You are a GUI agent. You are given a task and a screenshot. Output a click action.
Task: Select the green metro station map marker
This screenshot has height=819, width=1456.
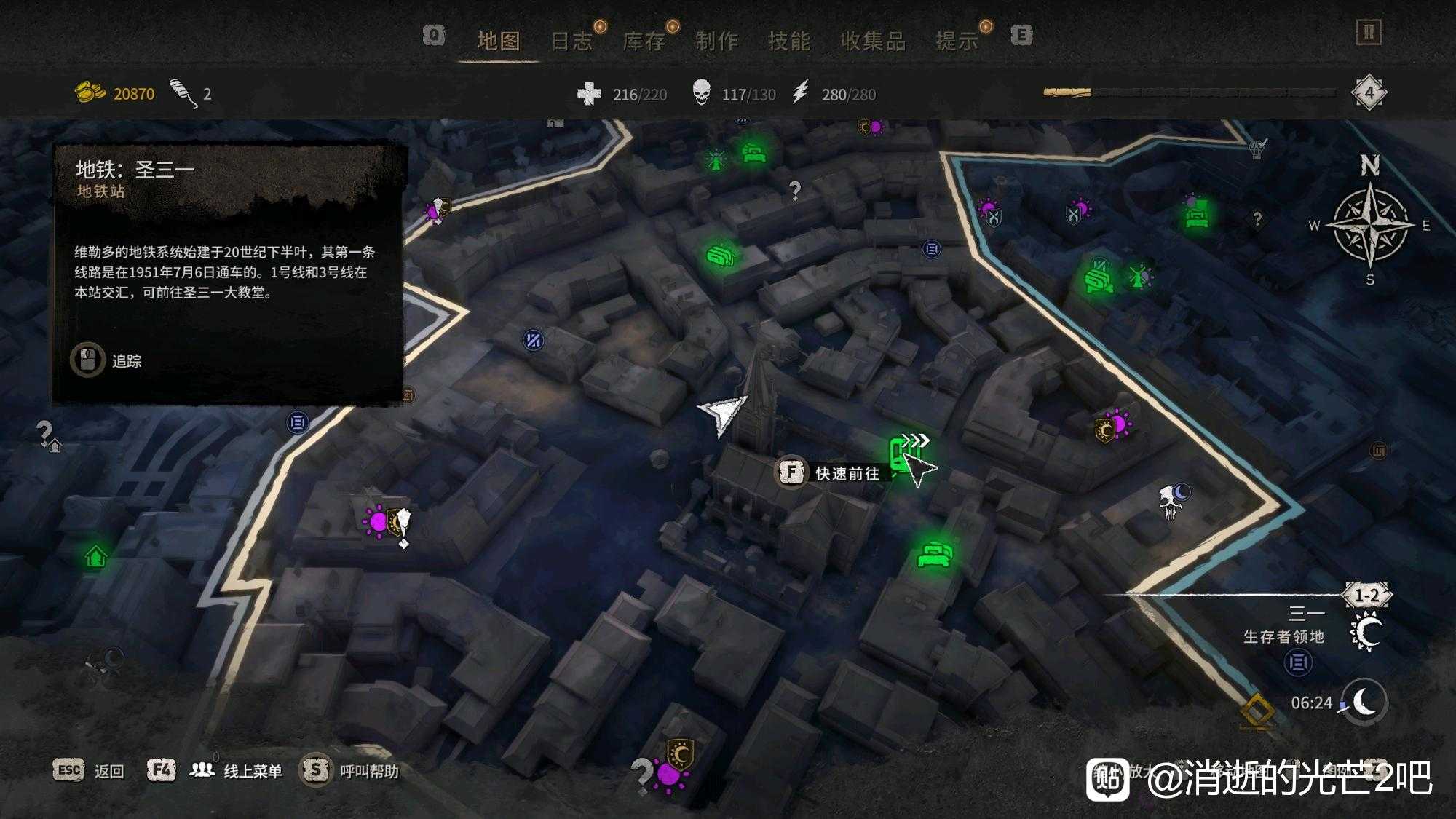901,454
